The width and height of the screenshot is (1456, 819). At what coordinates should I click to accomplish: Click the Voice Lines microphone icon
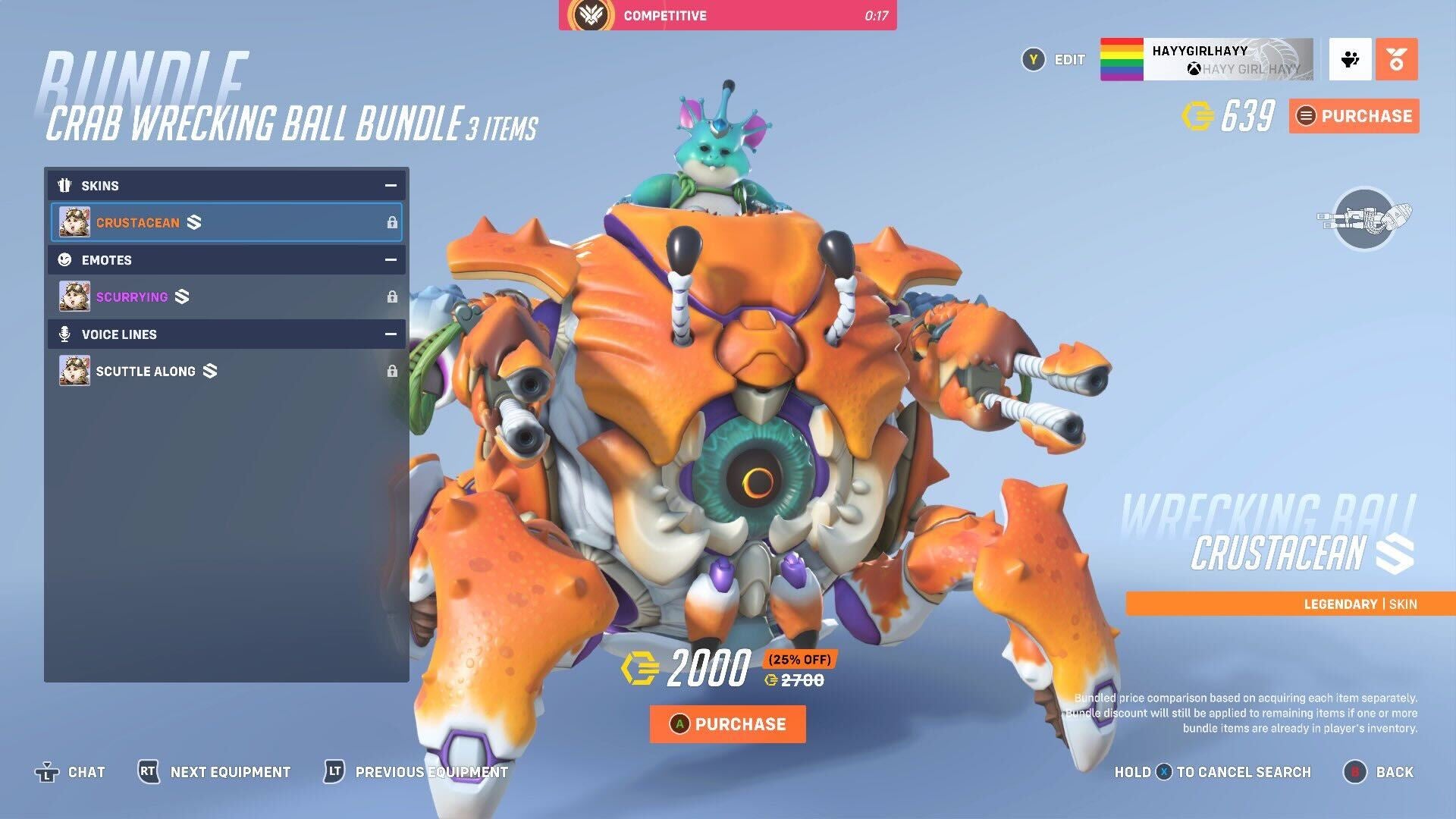(65, 334)
